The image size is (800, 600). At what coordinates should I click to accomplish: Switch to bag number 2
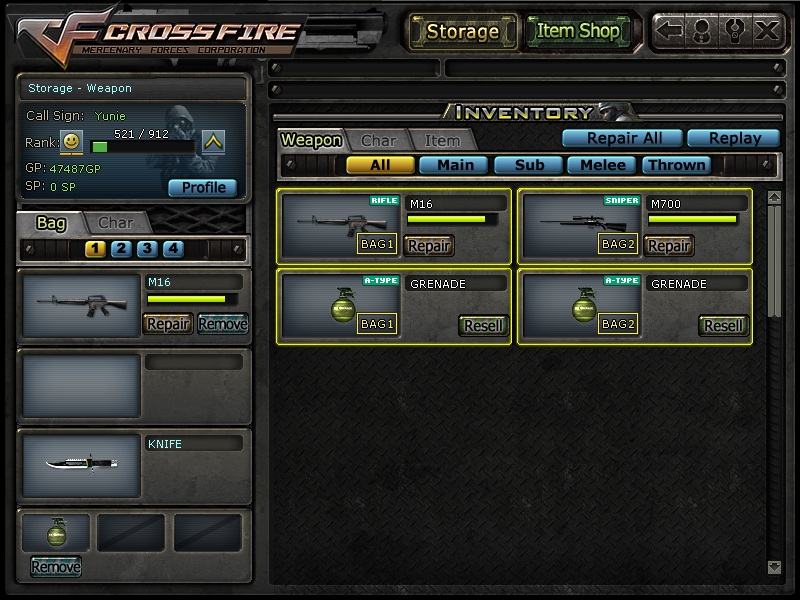[121, 249]
